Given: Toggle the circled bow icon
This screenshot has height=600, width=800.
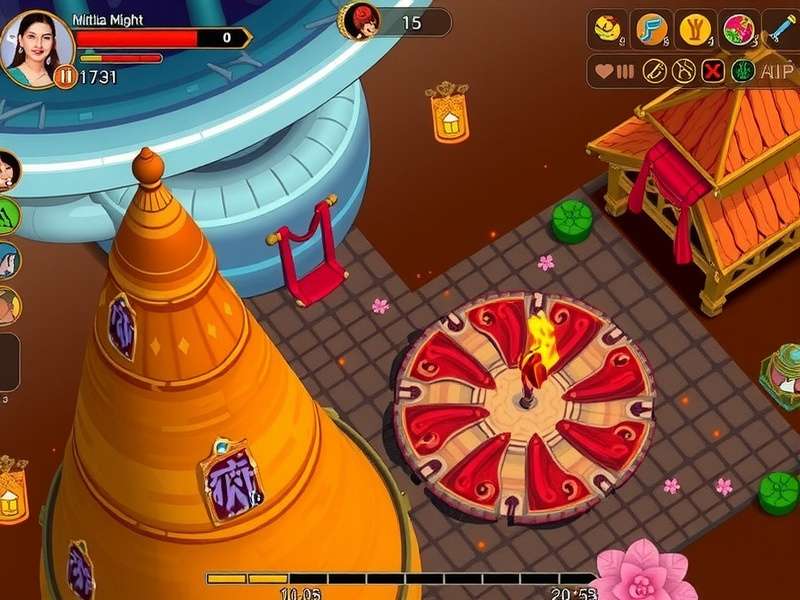Looking at the screenshot, I should 684,71.
